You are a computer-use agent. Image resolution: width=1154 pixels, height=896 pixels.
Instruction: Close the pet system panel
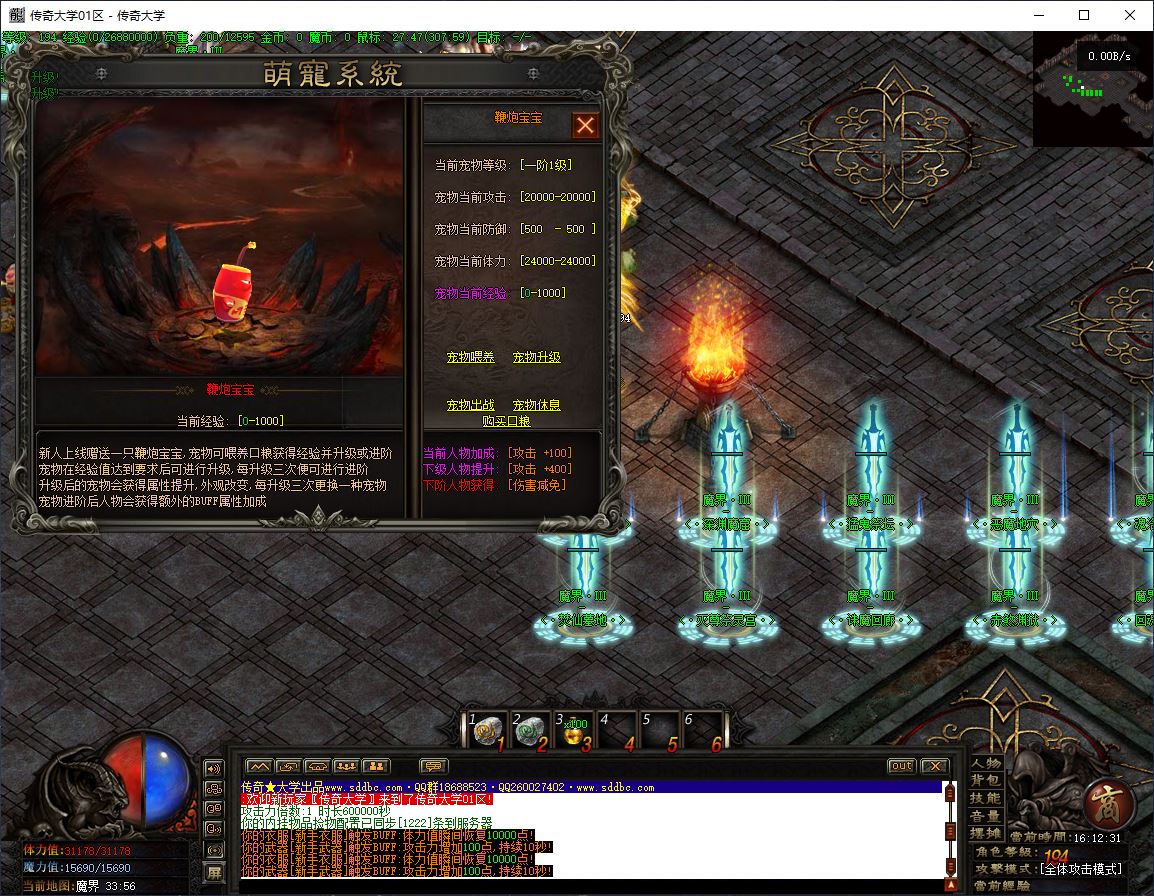(x=585, y=125)
